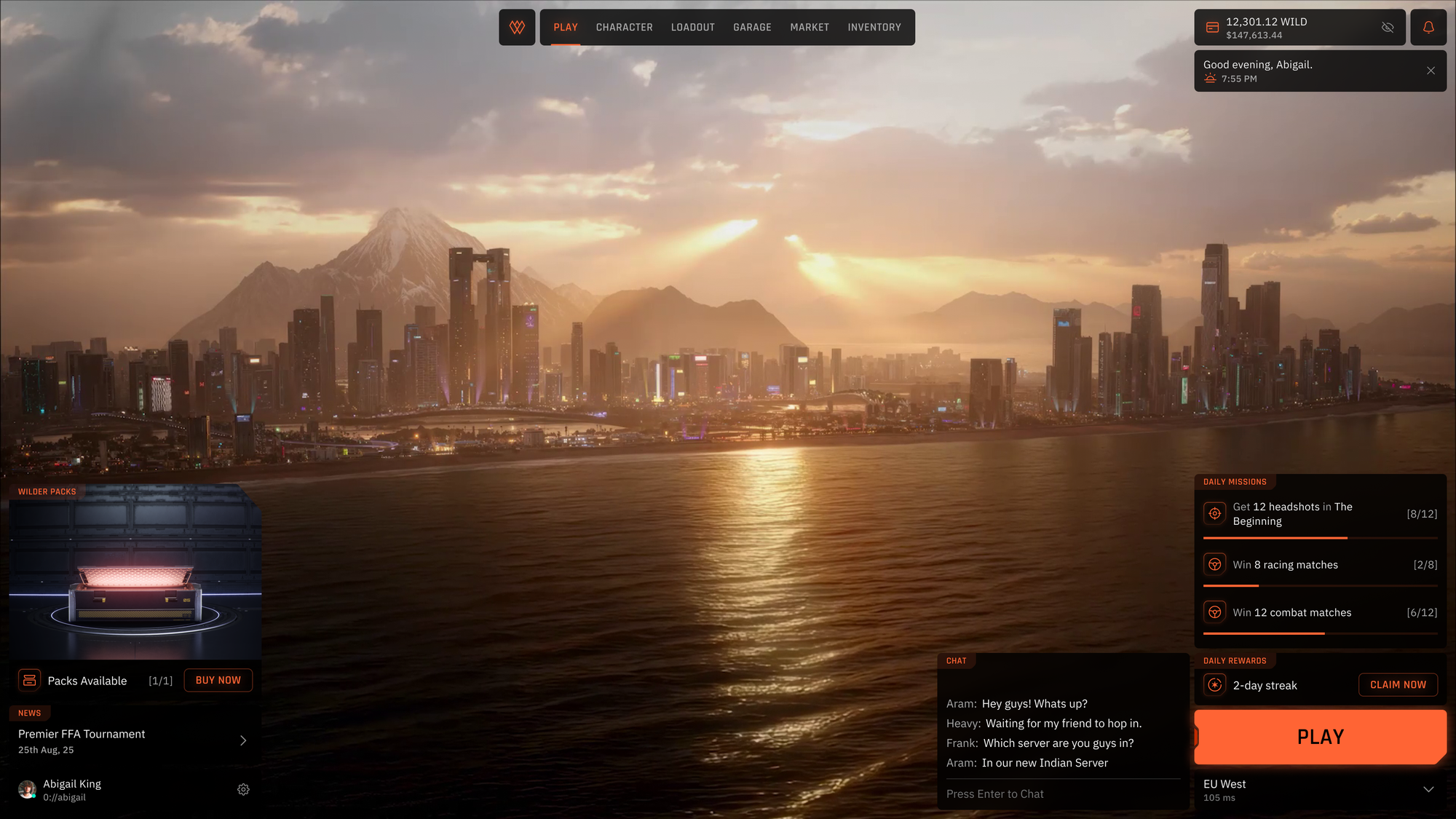Viewport: 1456px width, 819px height.
Task: Open the Market tab
Action: click(x=809, y=28)
